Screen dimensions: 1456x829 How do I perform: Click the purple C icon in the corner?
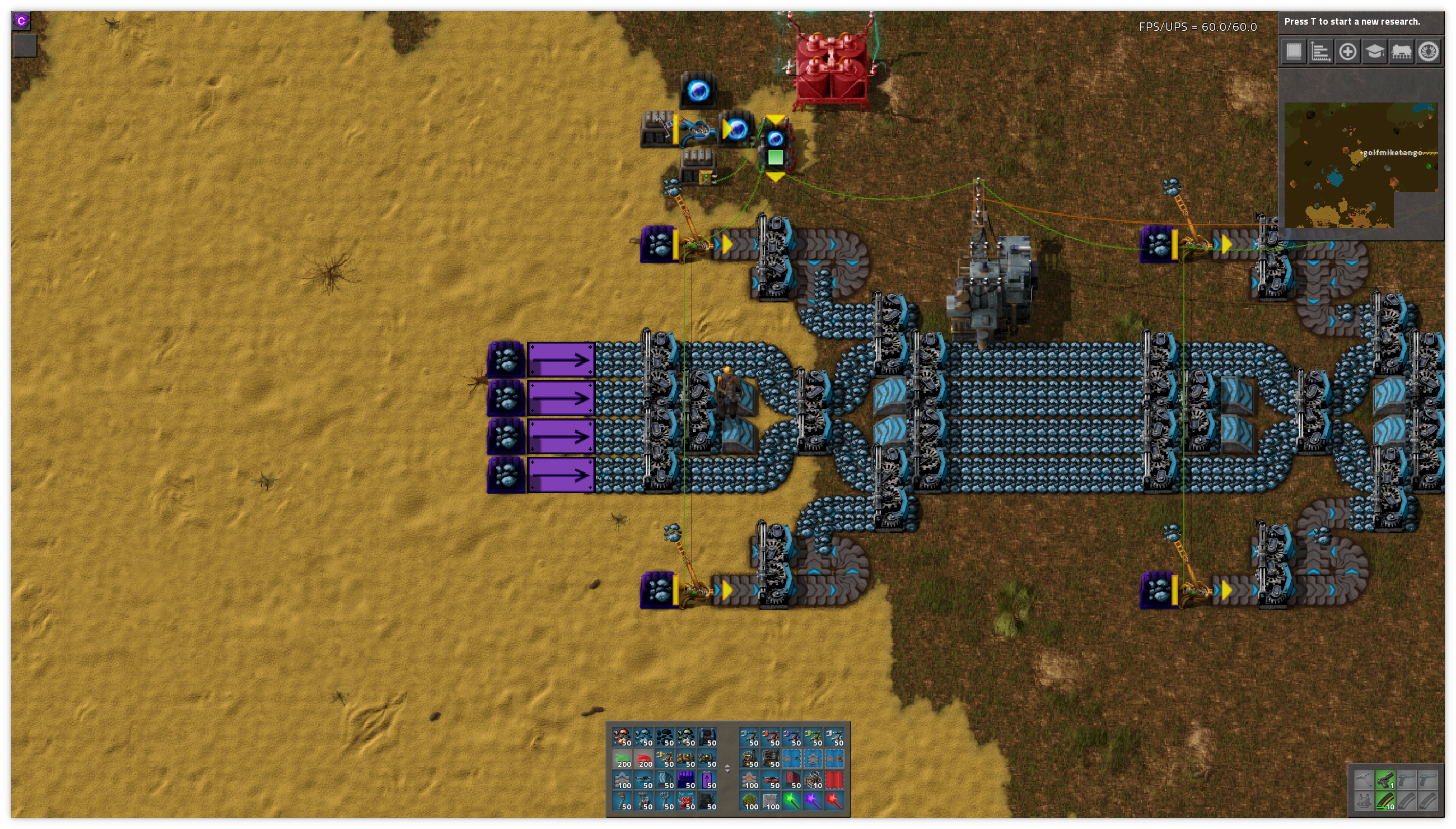[22, 21]
